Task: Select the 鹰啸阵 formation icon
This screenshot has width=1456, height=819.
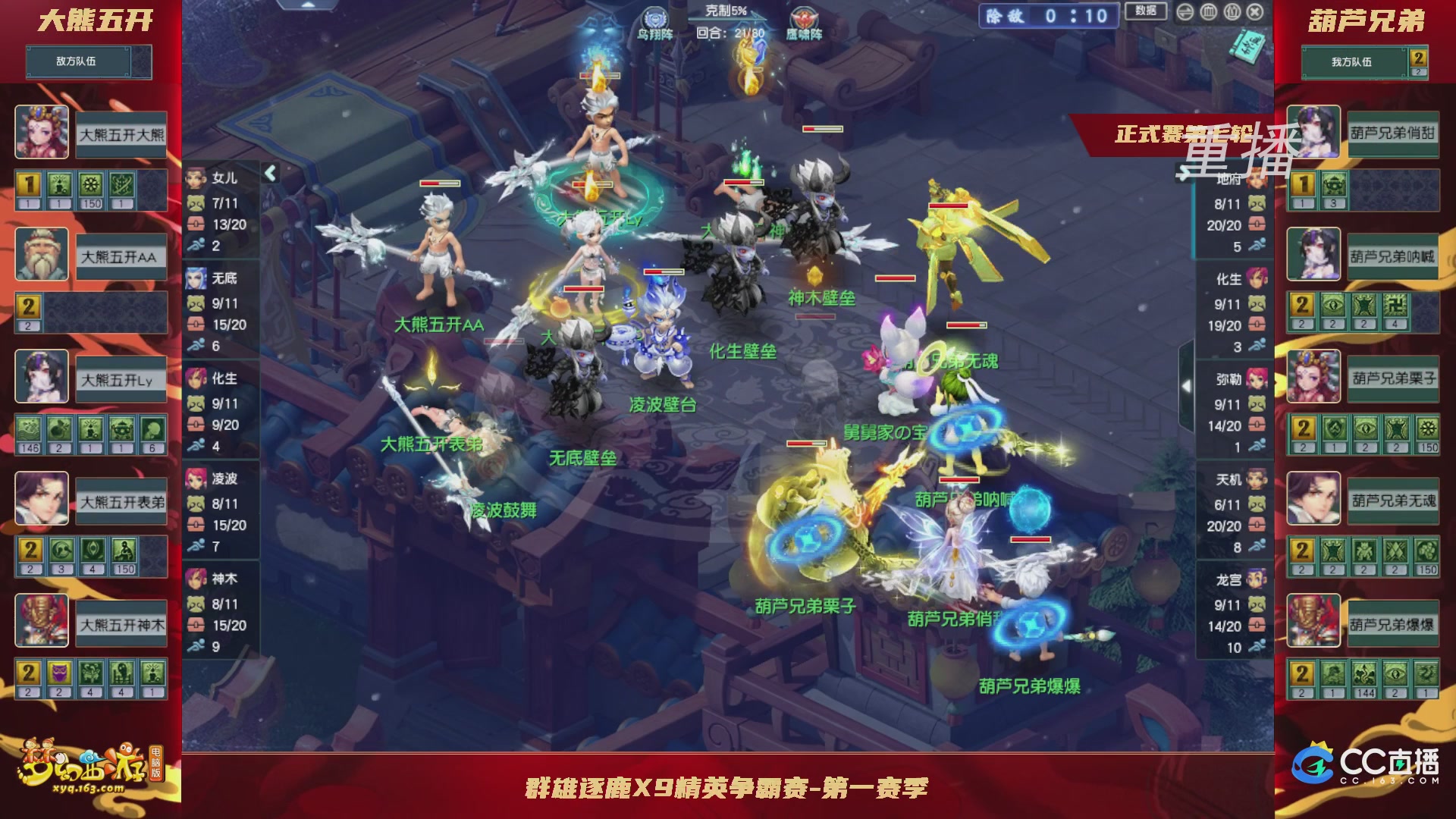Action: coord(804,15)
